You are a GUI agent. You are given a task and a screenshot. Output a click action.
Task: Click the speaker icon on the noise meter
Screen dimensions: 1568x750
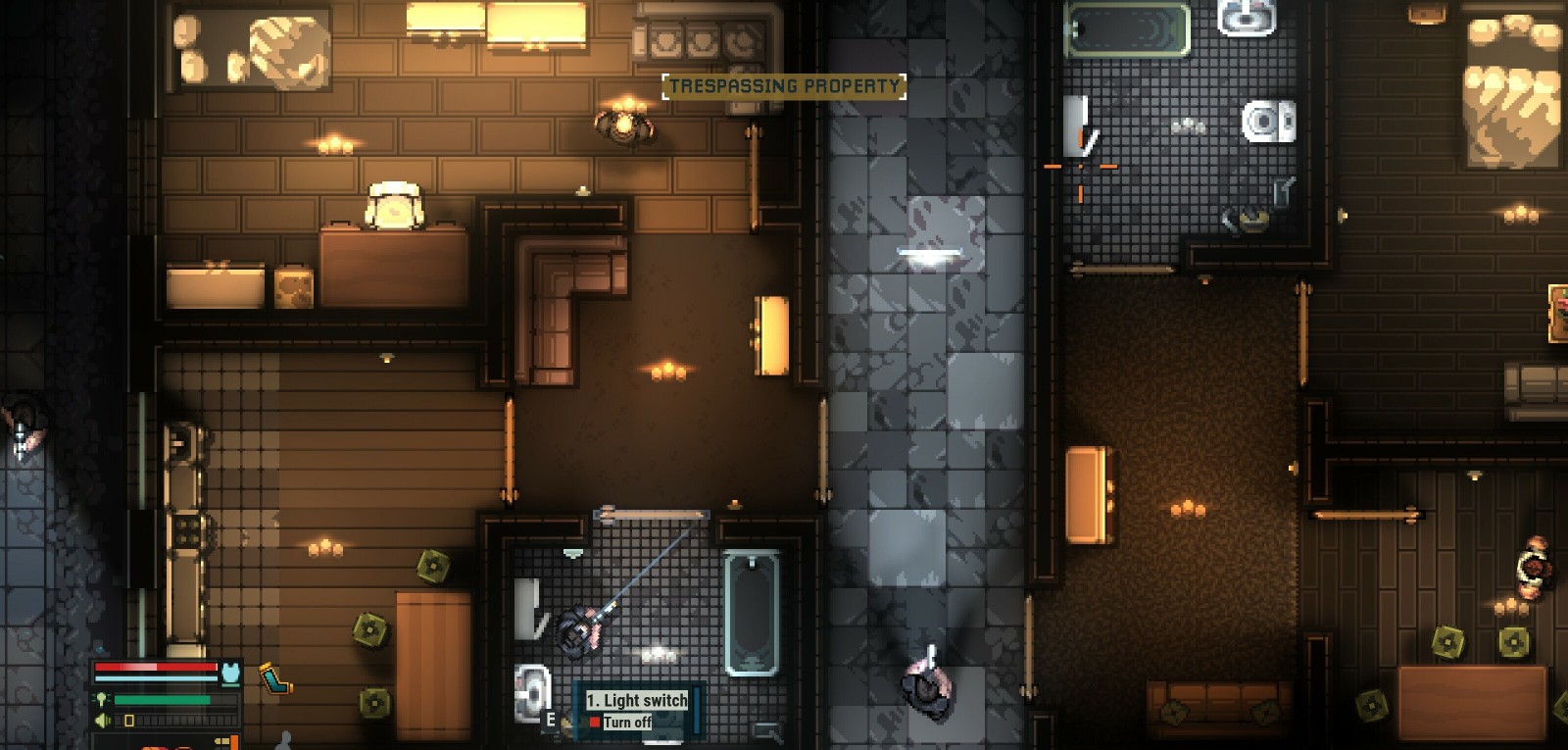click(x=102, y=720)
